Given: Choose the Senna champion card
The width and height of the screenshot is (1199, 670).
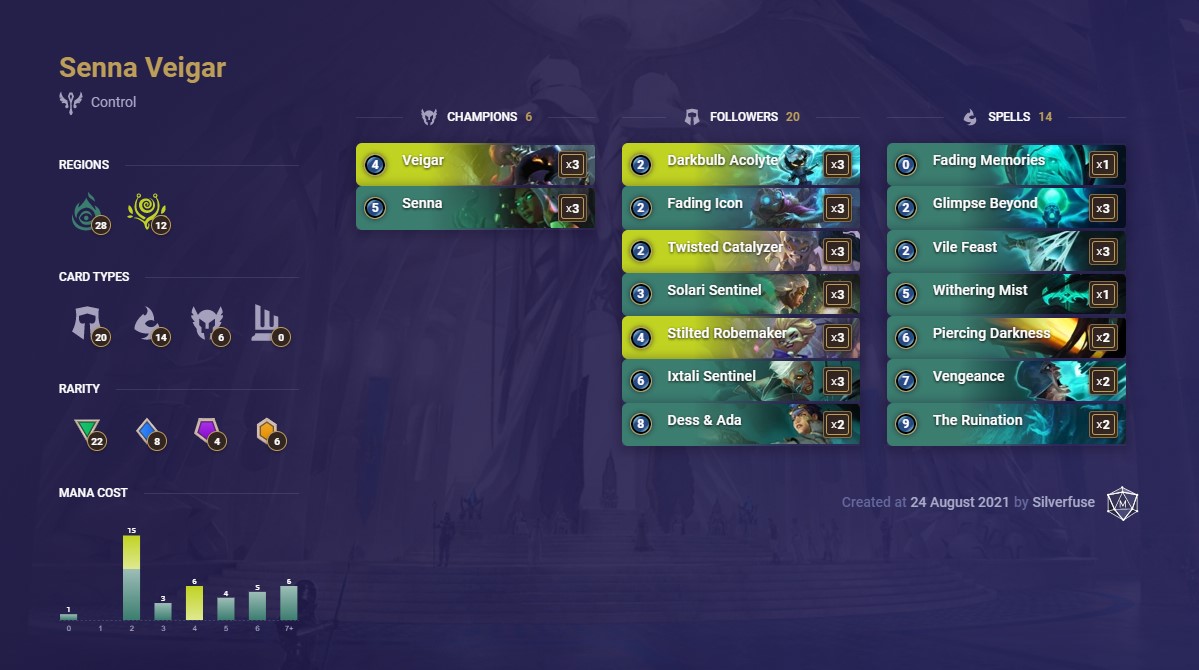Looking at the screenshot, I should click(475, 208).
